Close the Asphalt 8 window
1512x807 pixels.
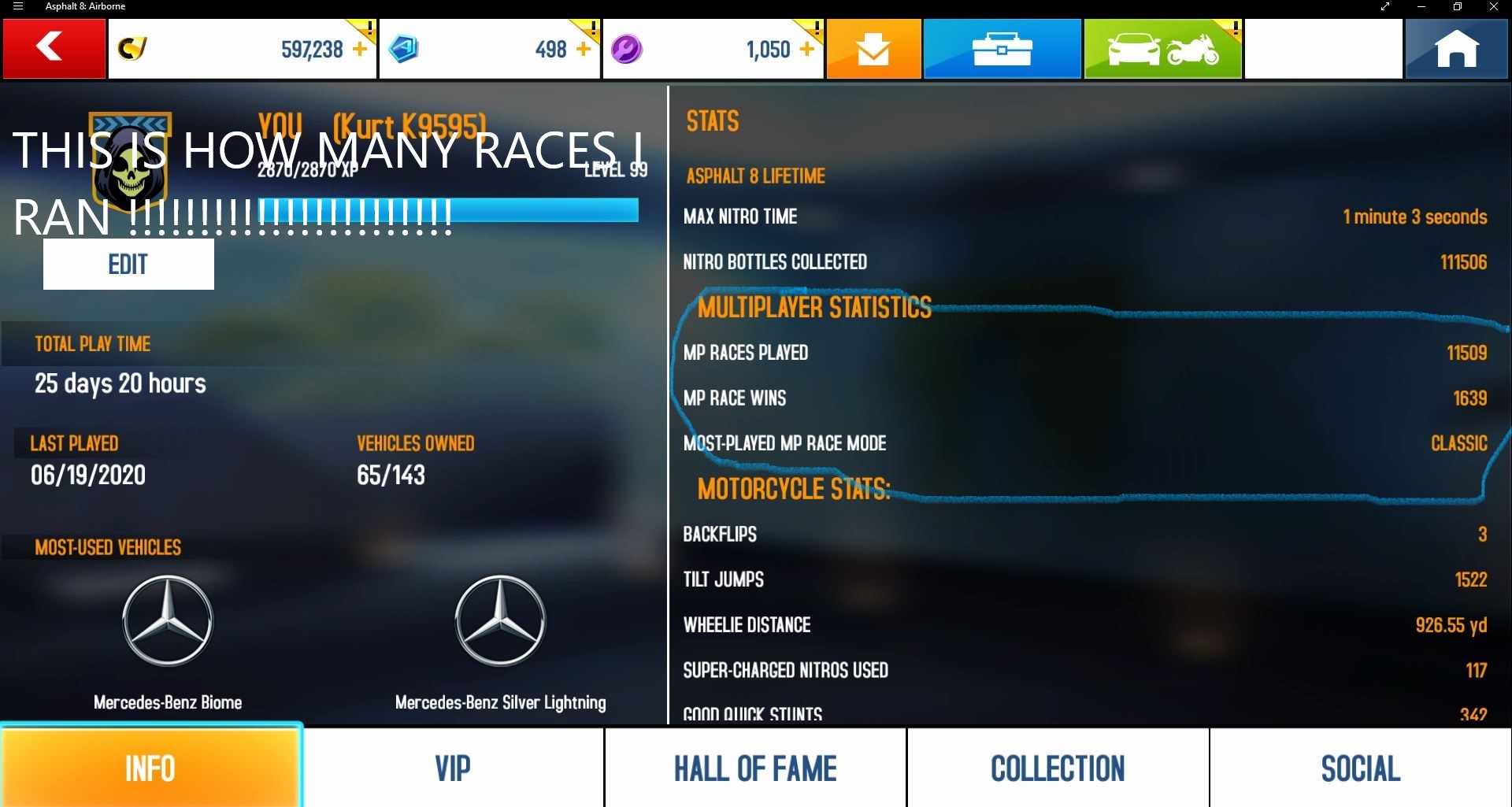point(1493,7)
